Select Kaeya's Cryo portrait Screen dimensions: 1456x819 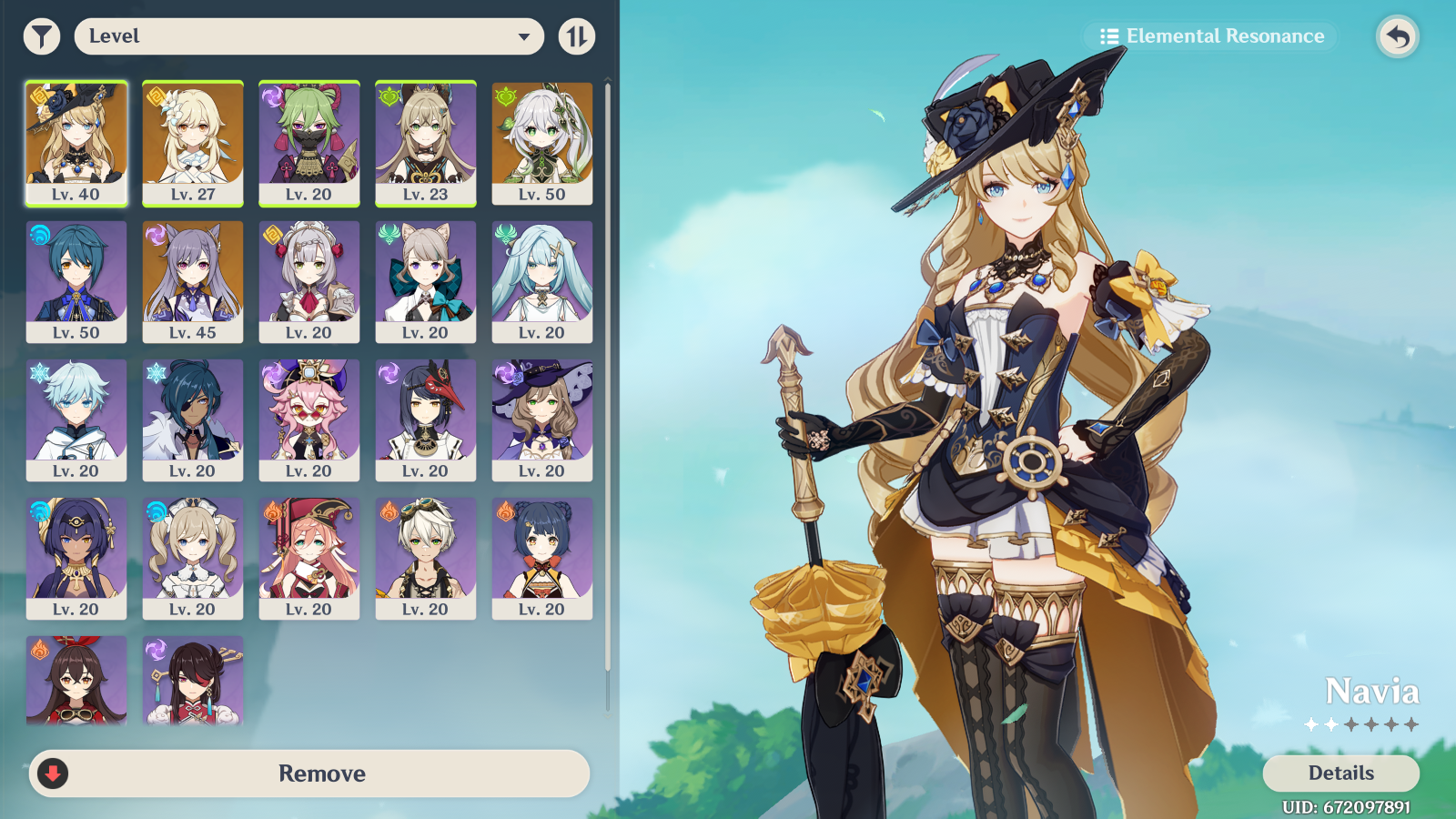pyautogui.click(x=192, y=418)
